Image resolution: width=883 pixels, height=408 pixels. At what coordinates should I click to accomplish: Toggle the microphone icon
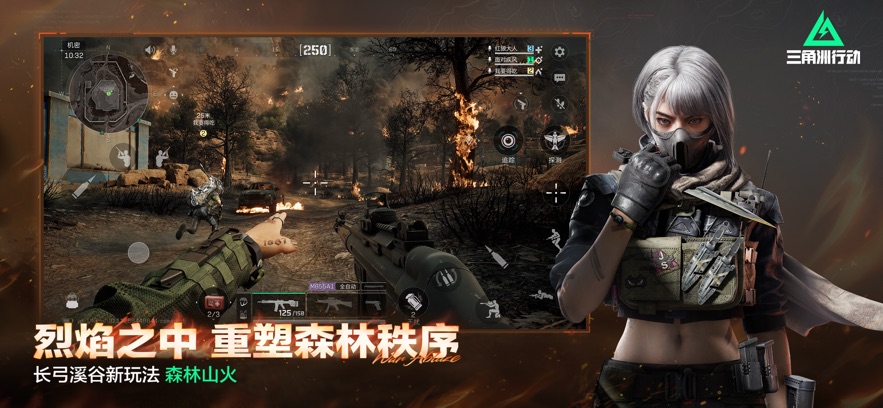click(171, 50)
